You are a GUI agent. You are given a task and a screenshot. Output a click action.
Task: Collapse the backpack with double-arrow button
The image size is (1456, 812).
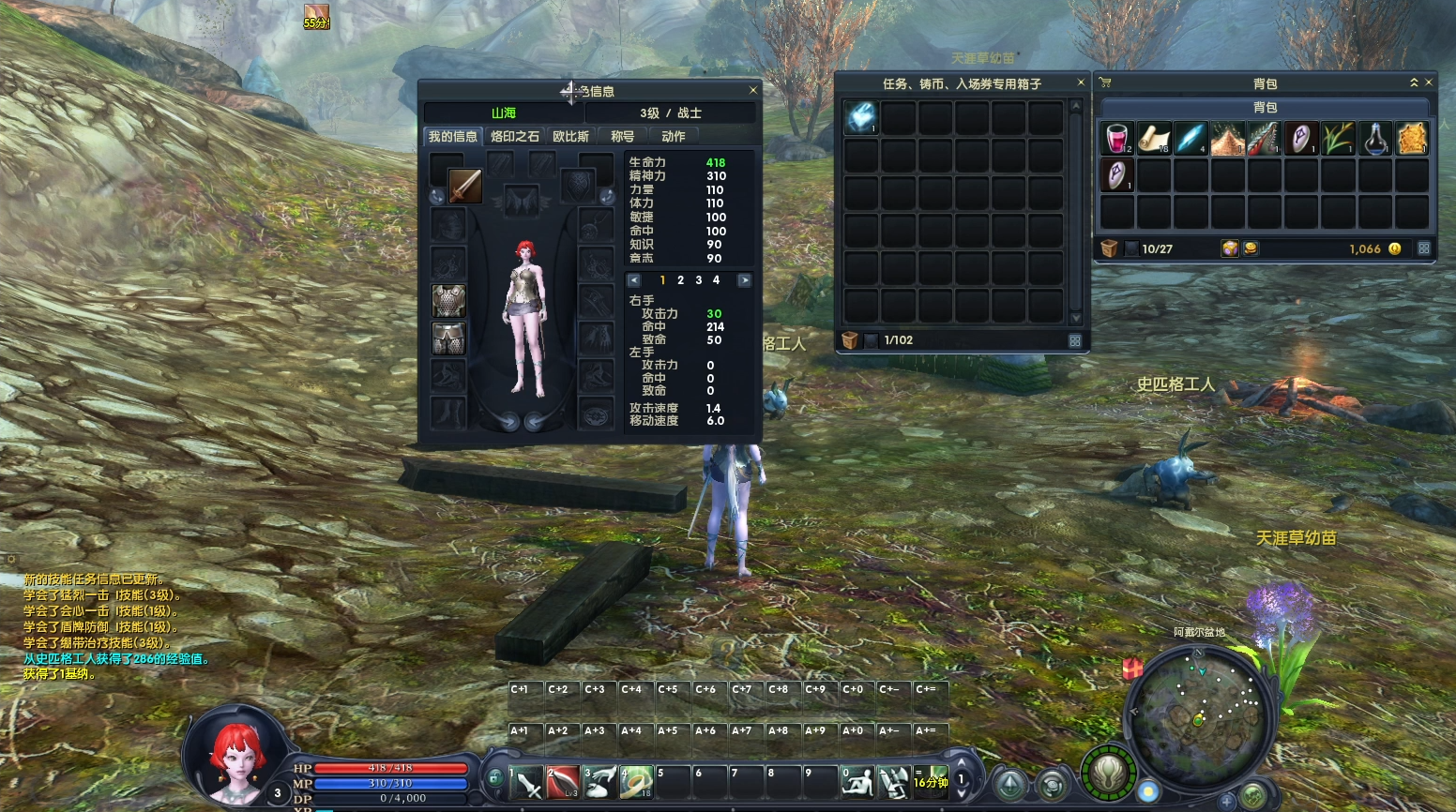coord(1414,83)
